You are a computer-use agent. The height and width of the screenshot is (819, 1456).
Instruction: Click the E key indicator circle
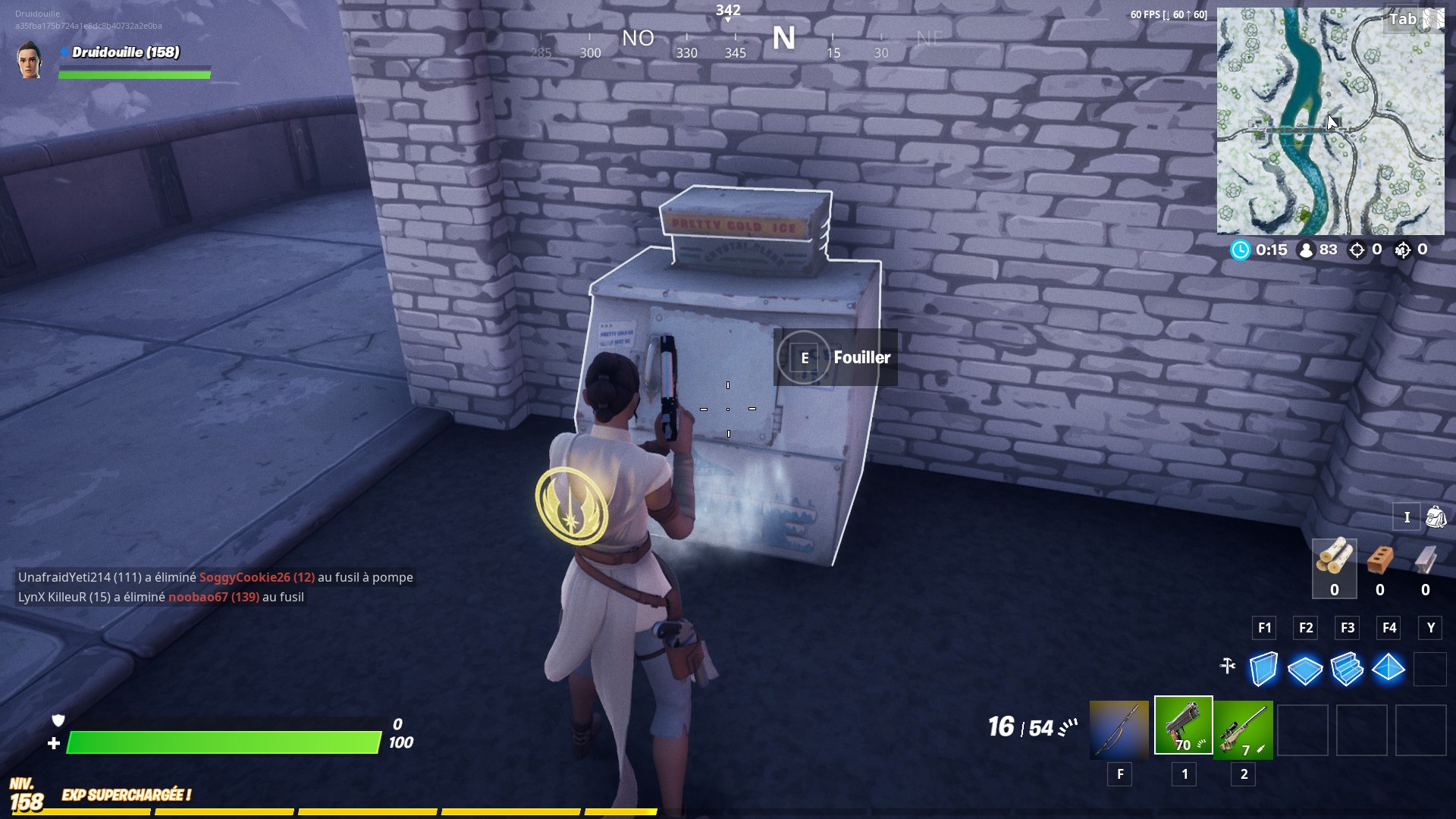click(802, 357)
